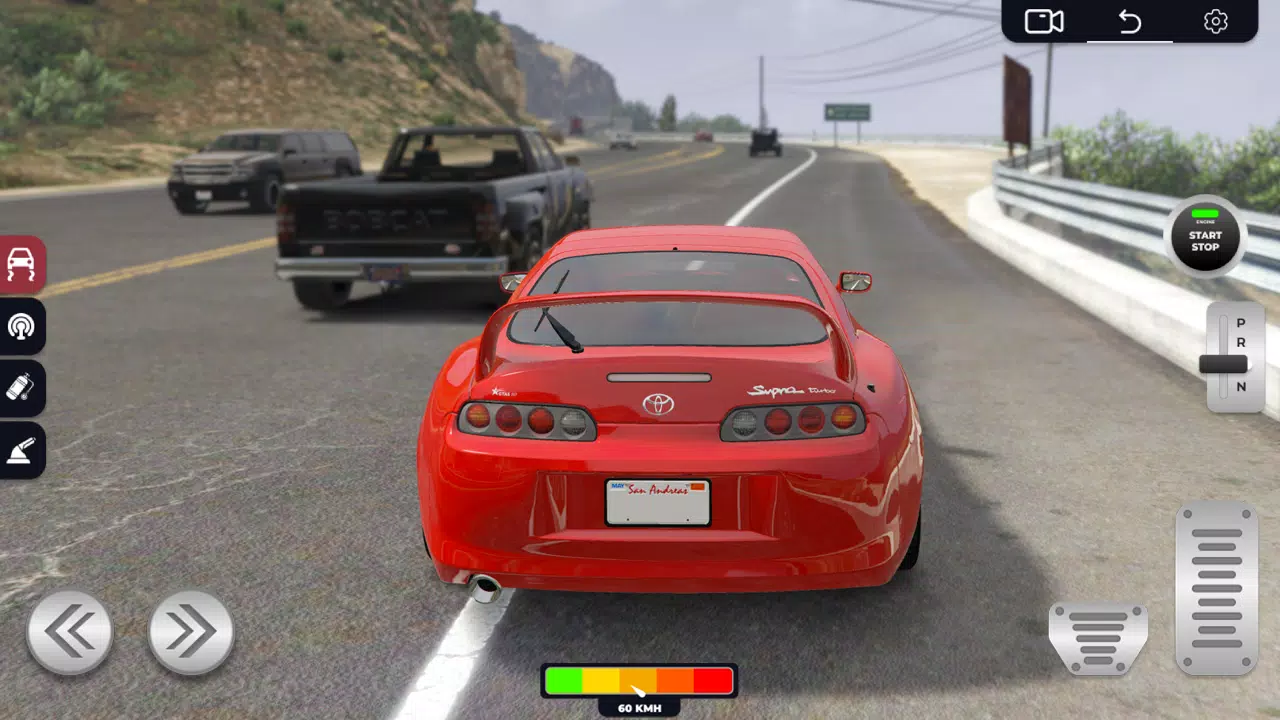Activate the nitro boost bottle

point(22,389)
